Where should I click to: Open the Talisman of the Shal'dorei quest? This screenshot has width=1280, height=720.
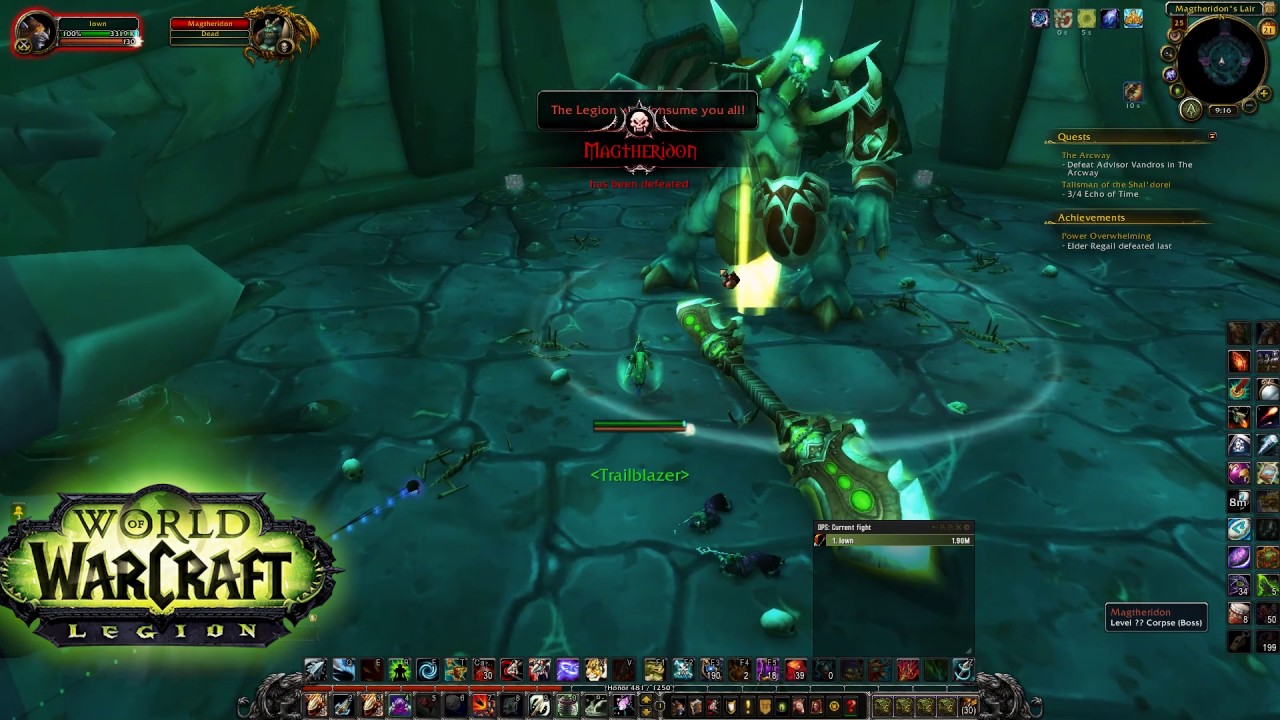click(1115, 185)
